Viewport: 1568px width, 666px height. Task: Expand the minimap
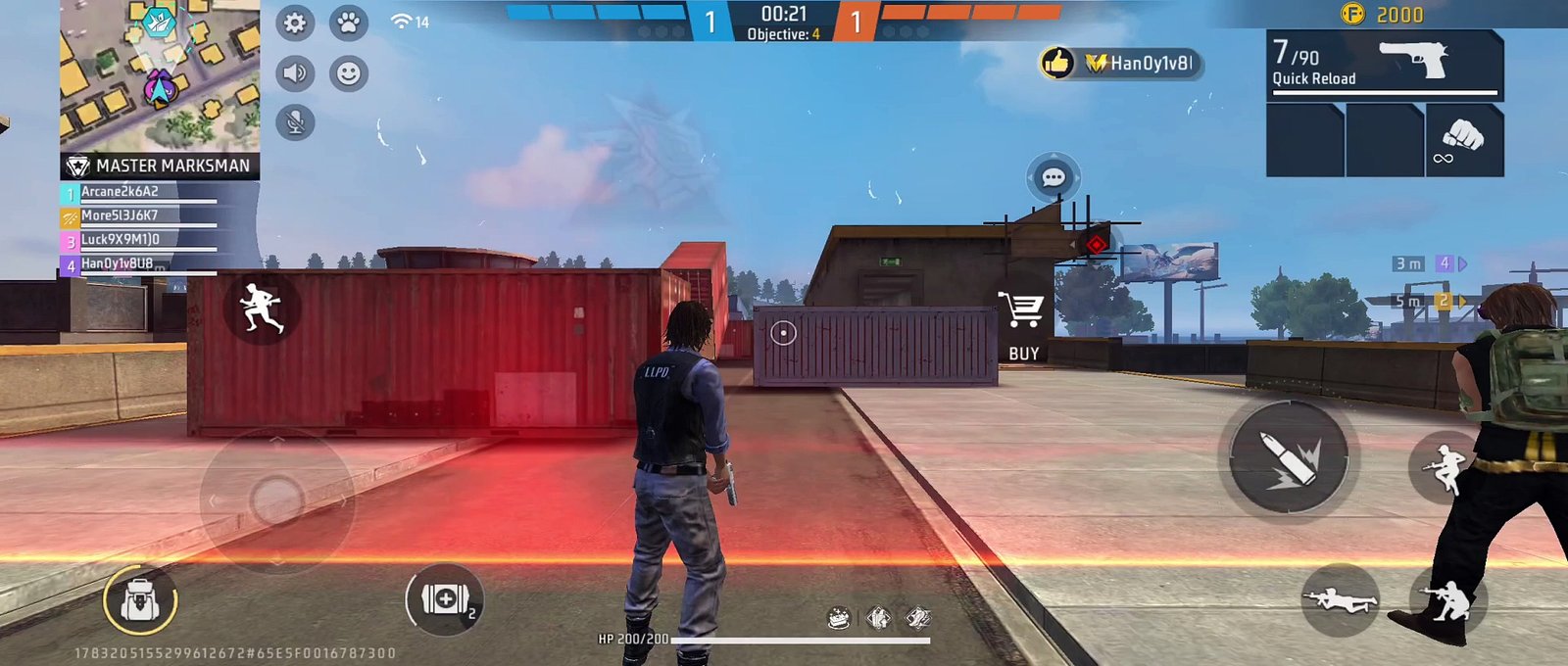click(160, 74)
